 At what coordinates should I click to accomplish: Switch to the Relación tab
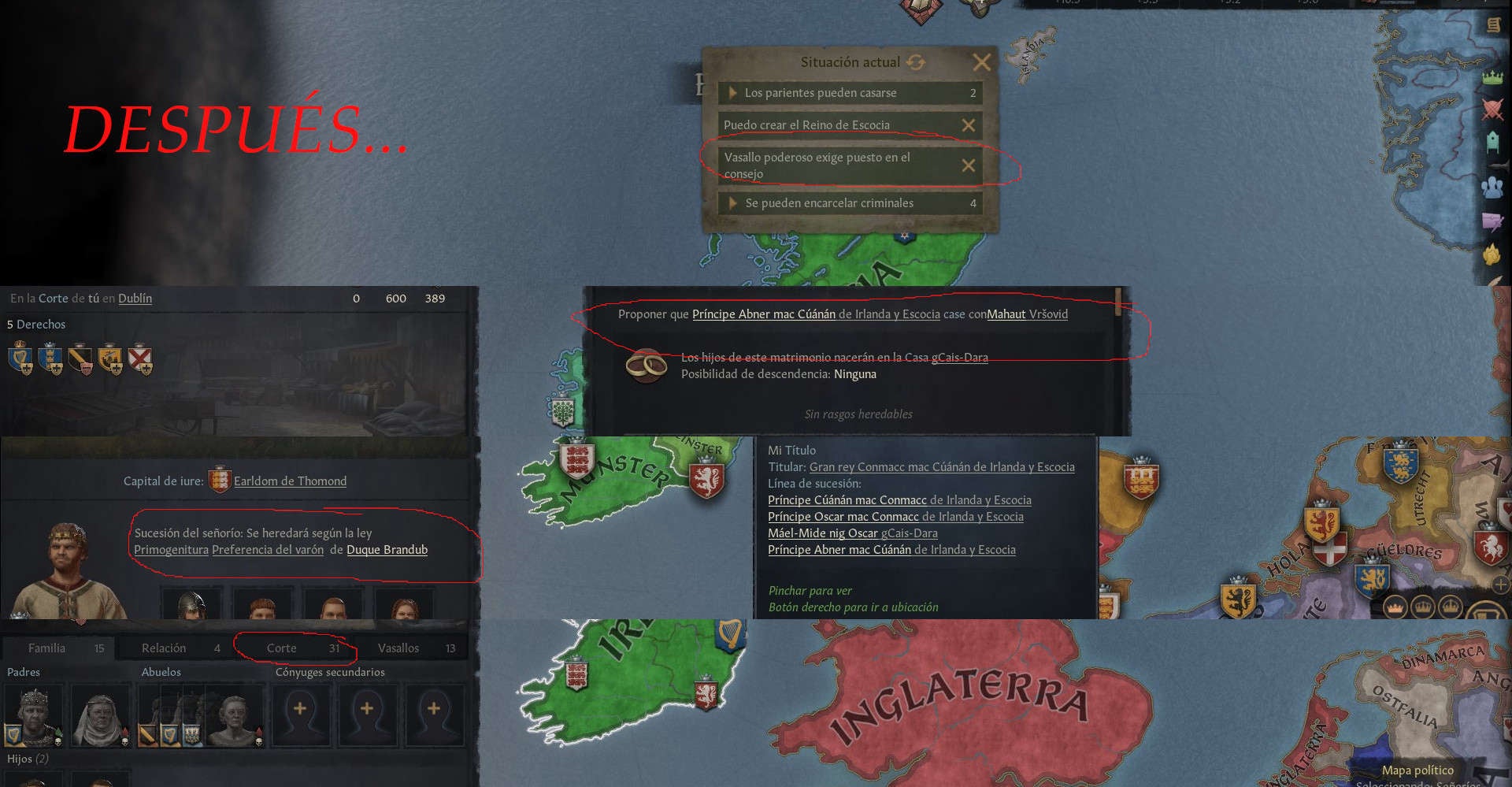[164, 648]
